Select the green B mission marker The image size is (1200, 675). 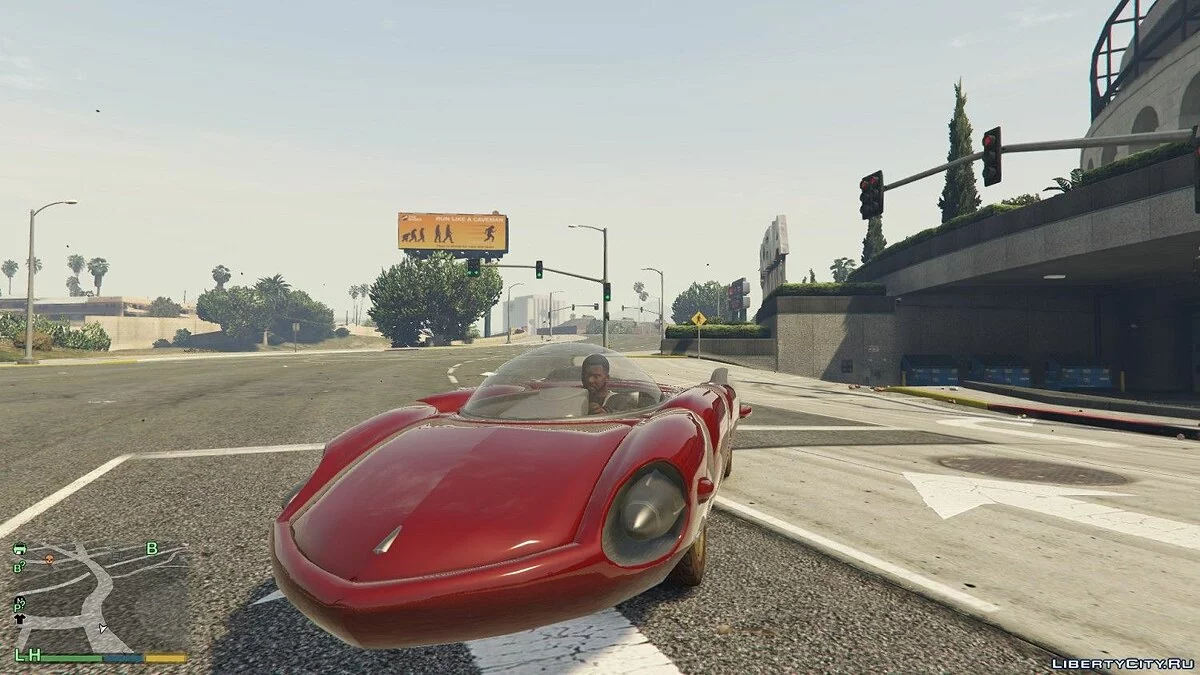152,548
